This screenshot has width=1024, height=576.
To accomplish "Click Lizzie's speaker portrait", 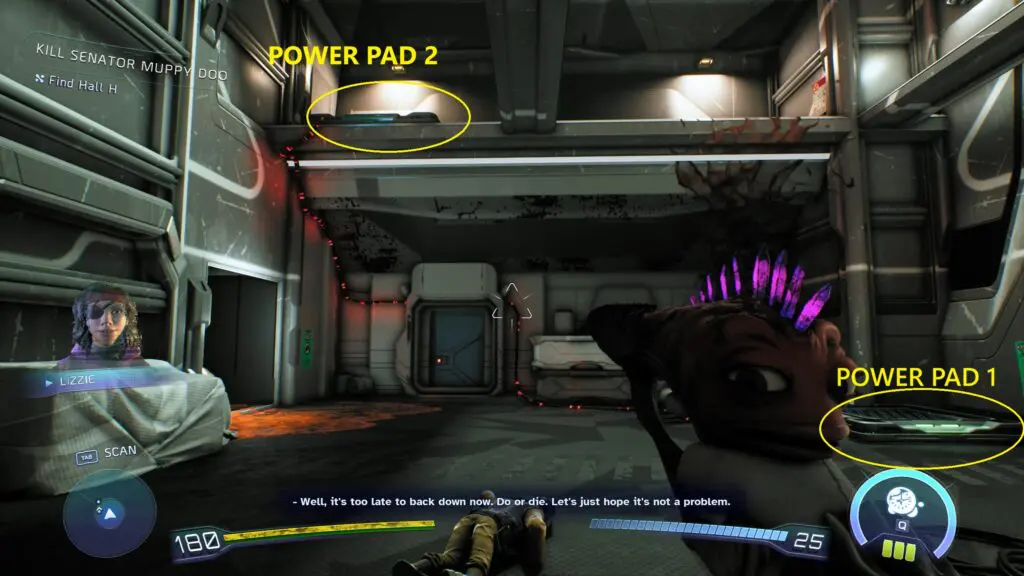I will [x=100, y=325].
